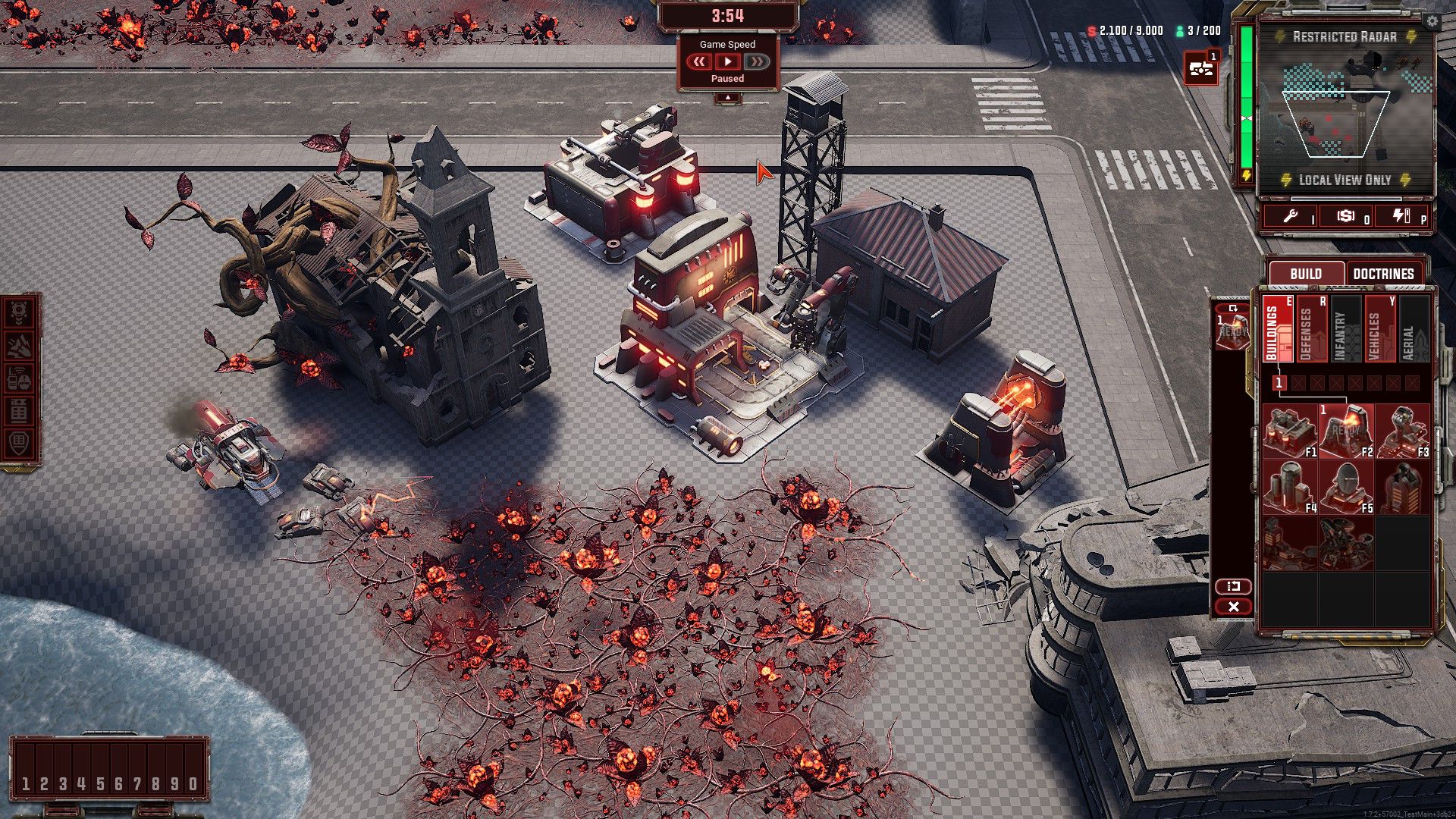This screenshot has height=819, width=1456.
Task: Open the Build tab
Action: 1305,274
